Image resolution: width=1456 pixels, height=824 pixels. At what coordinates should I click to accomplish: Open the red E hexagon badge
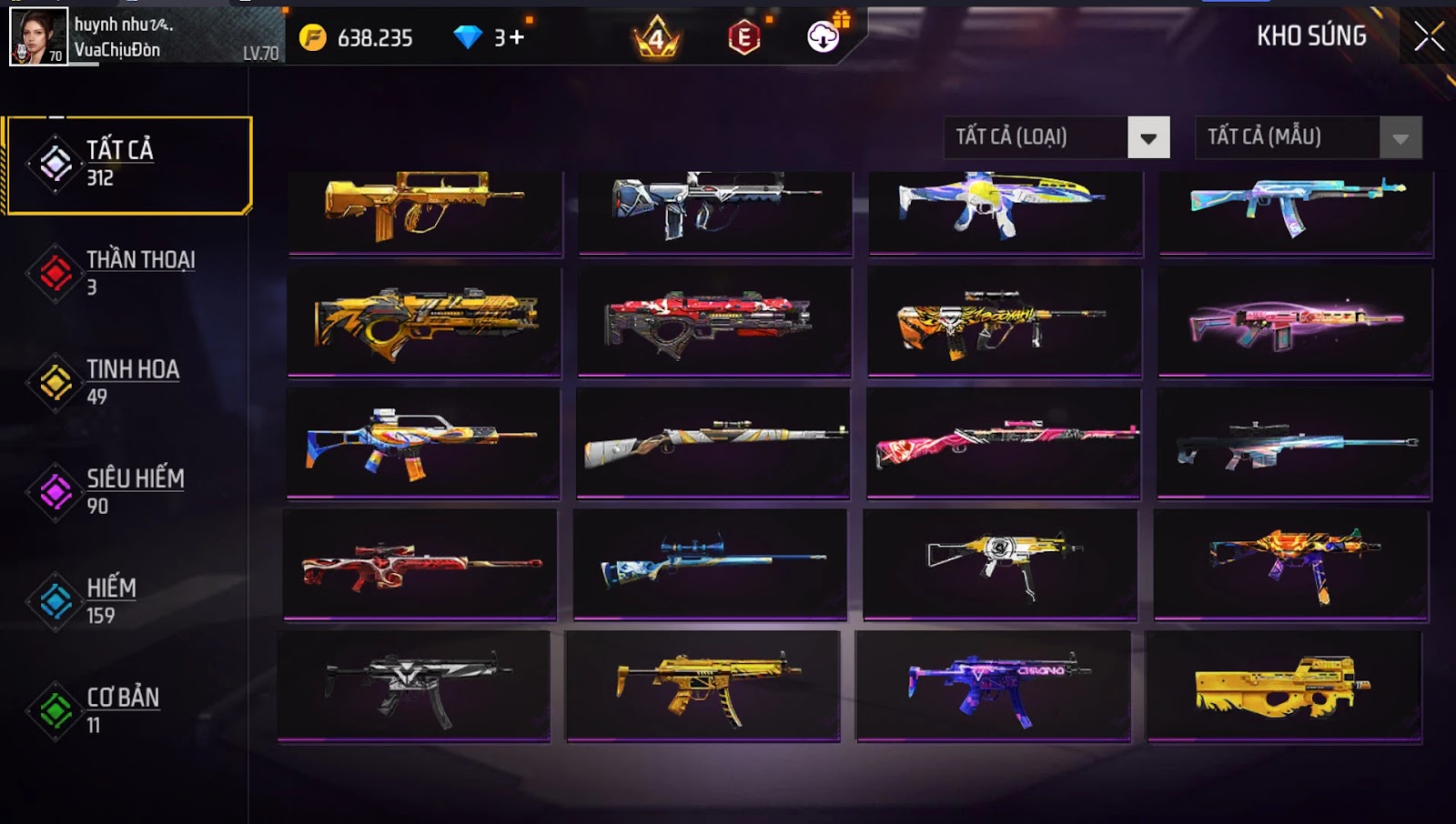pyautogui.click(x=744, y=37)
